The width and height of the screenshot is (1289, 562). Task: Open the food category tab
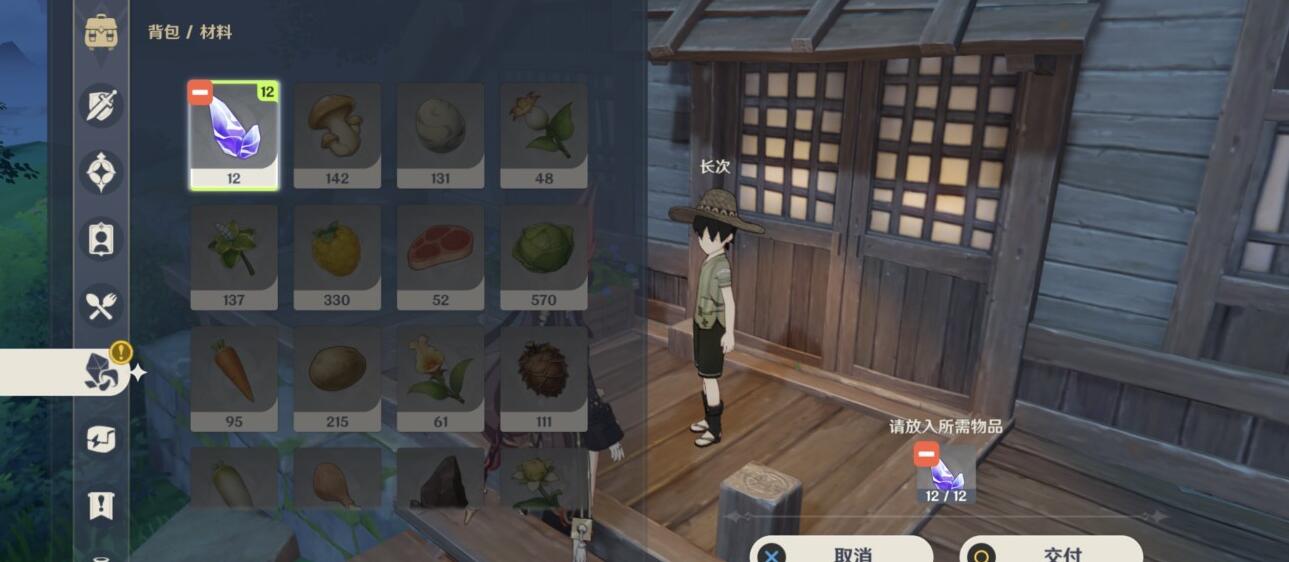pyautogui.click(x=101, y=306)
